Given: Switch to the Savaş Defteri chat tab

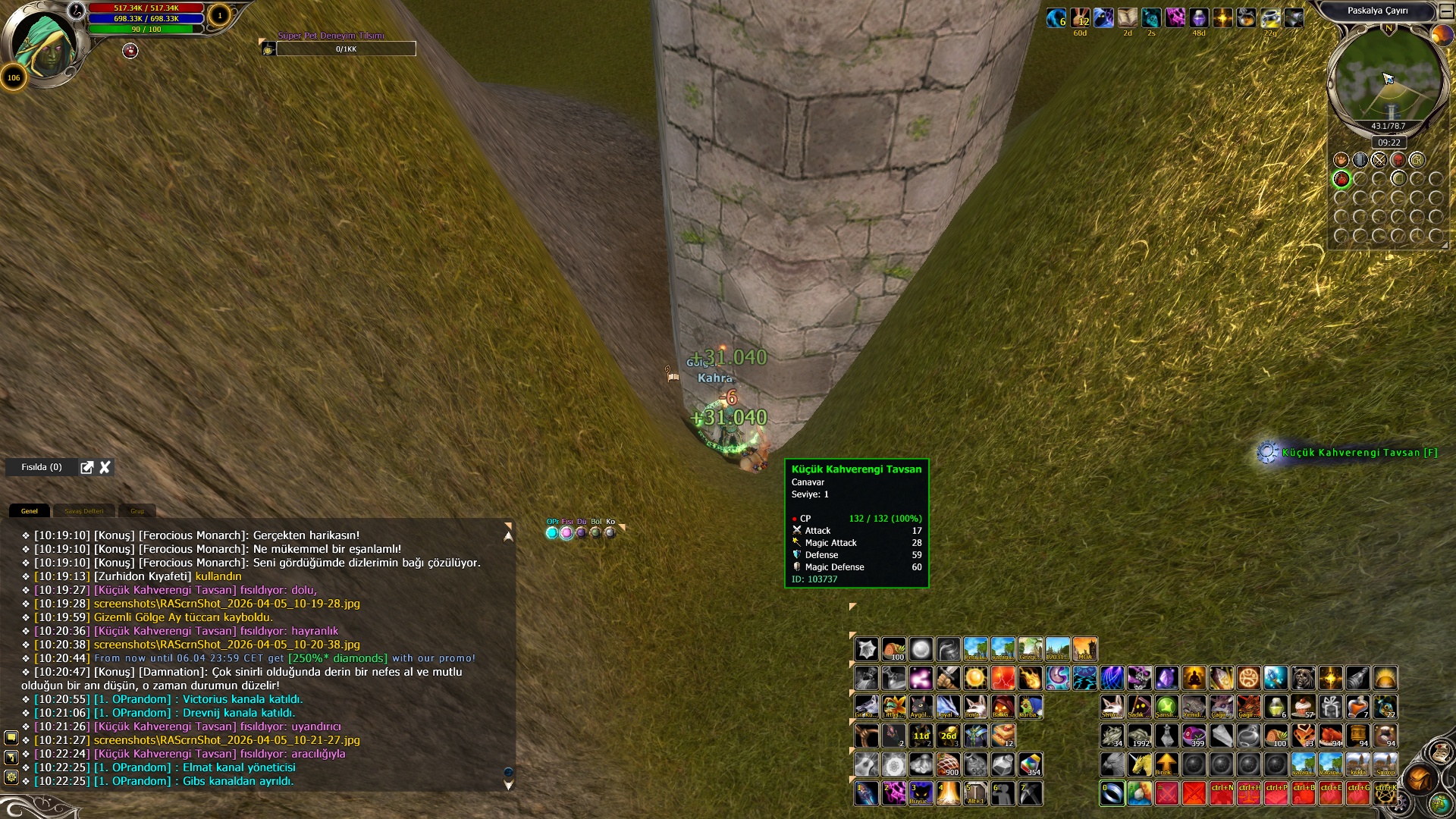Looking at the screenshot, I should click(83, 511).
